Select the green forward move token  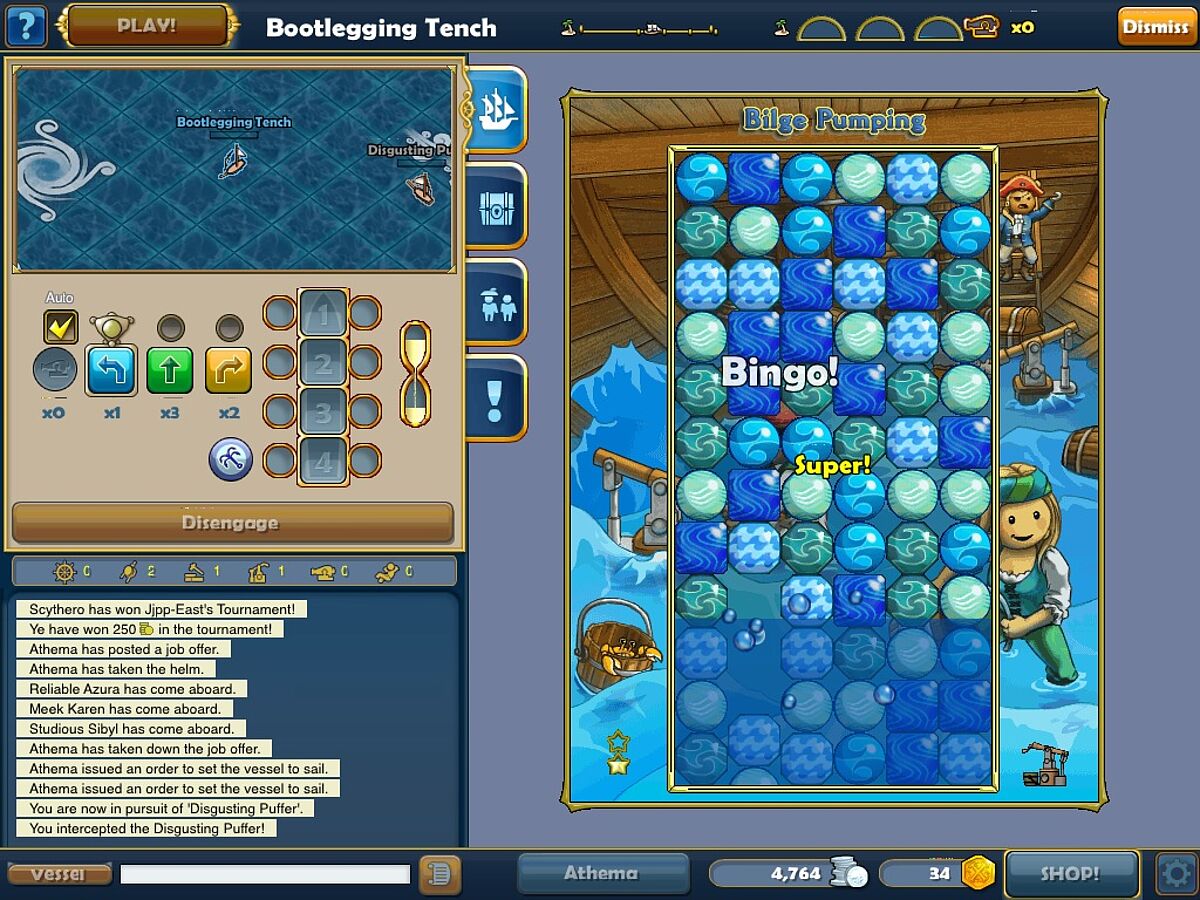click(x=170, y=370)
